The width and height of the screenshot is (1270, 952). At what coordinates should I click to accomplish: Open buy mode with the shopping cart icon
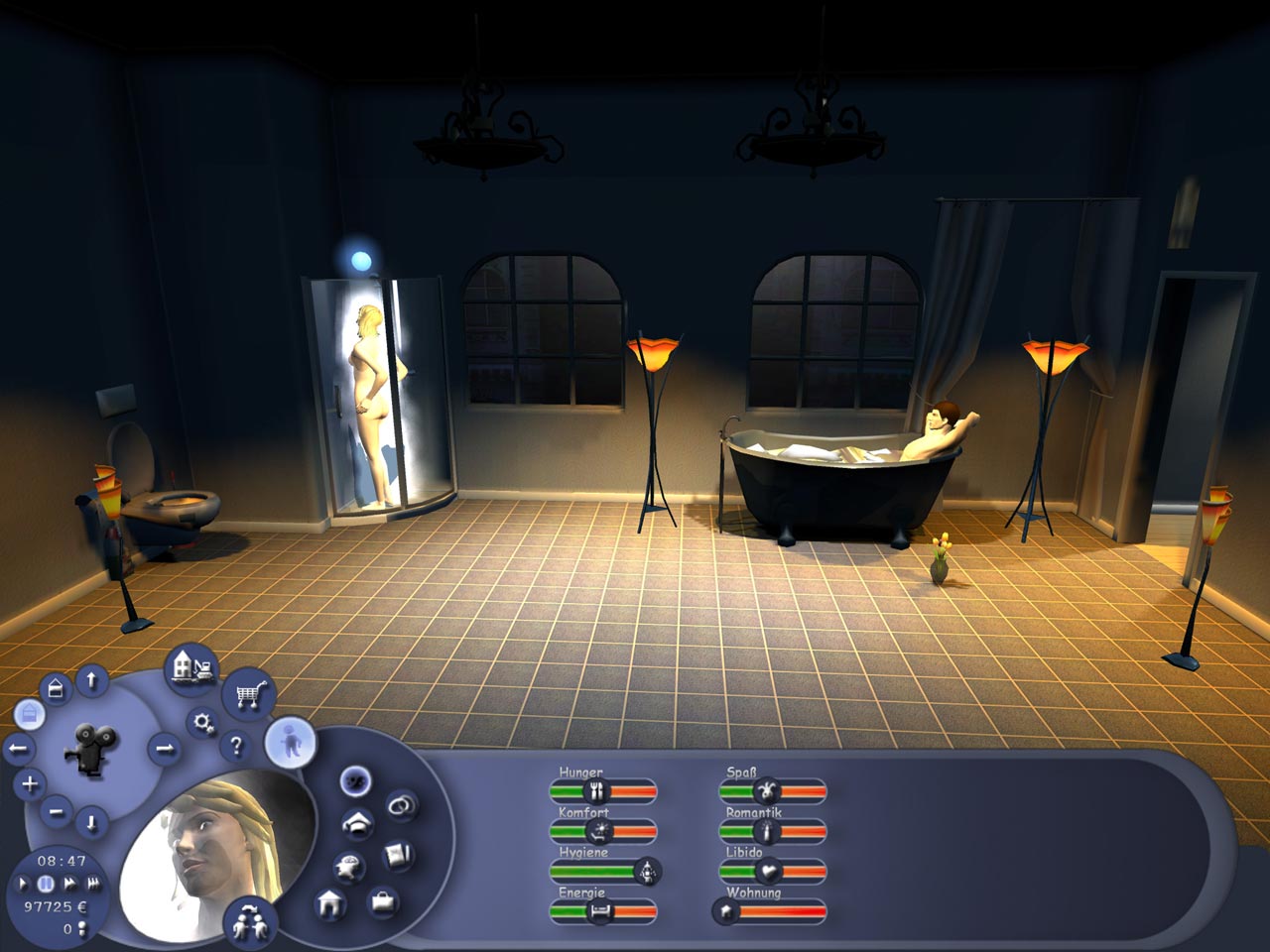247,695
